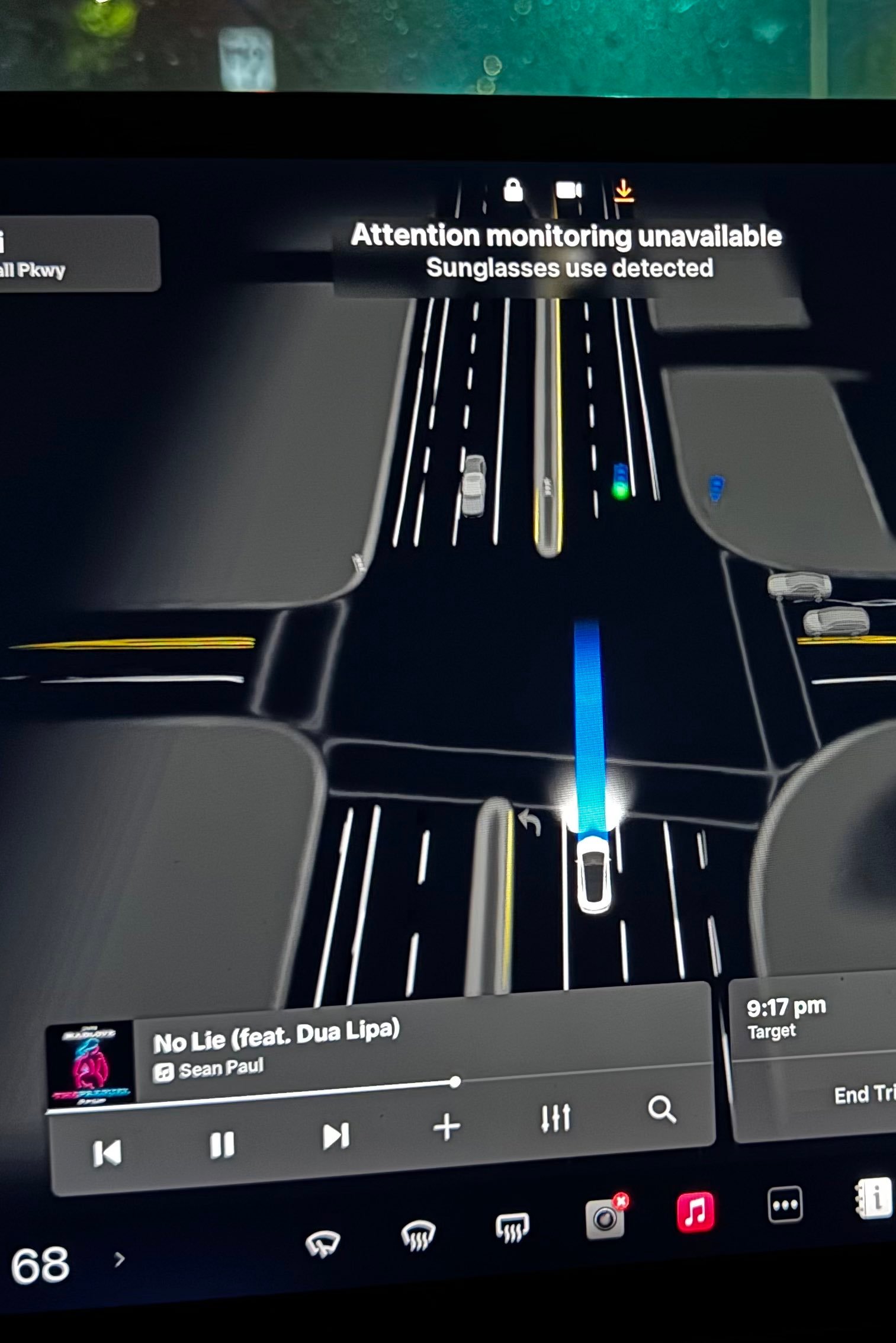The image size is (896, 1343).
Task: Open the audio equalizer settings
Action: coord(556,1117)
